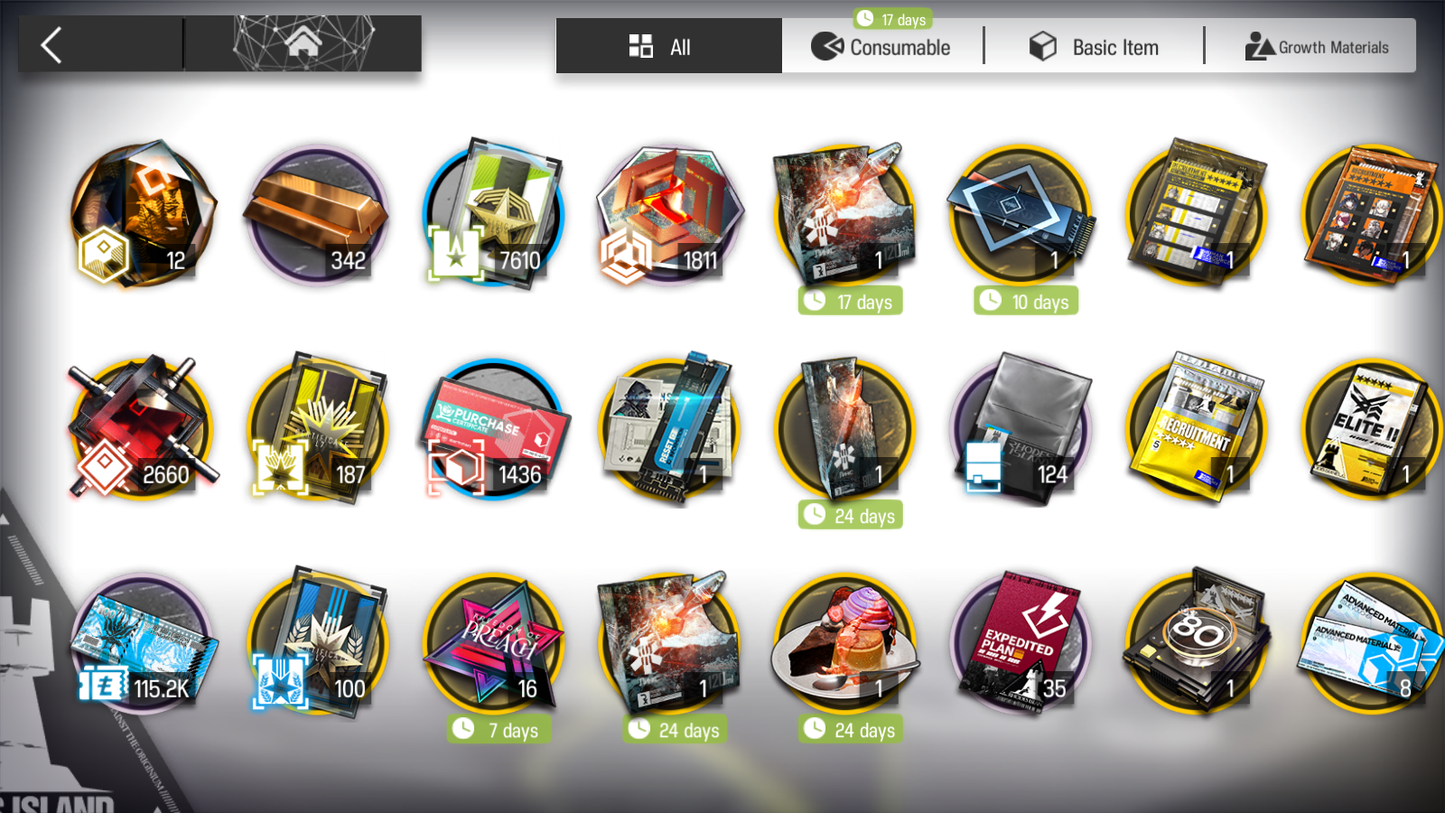Show the Basic Item tab
This screenshot has width=1445, height=813.
pos(1095,47)
